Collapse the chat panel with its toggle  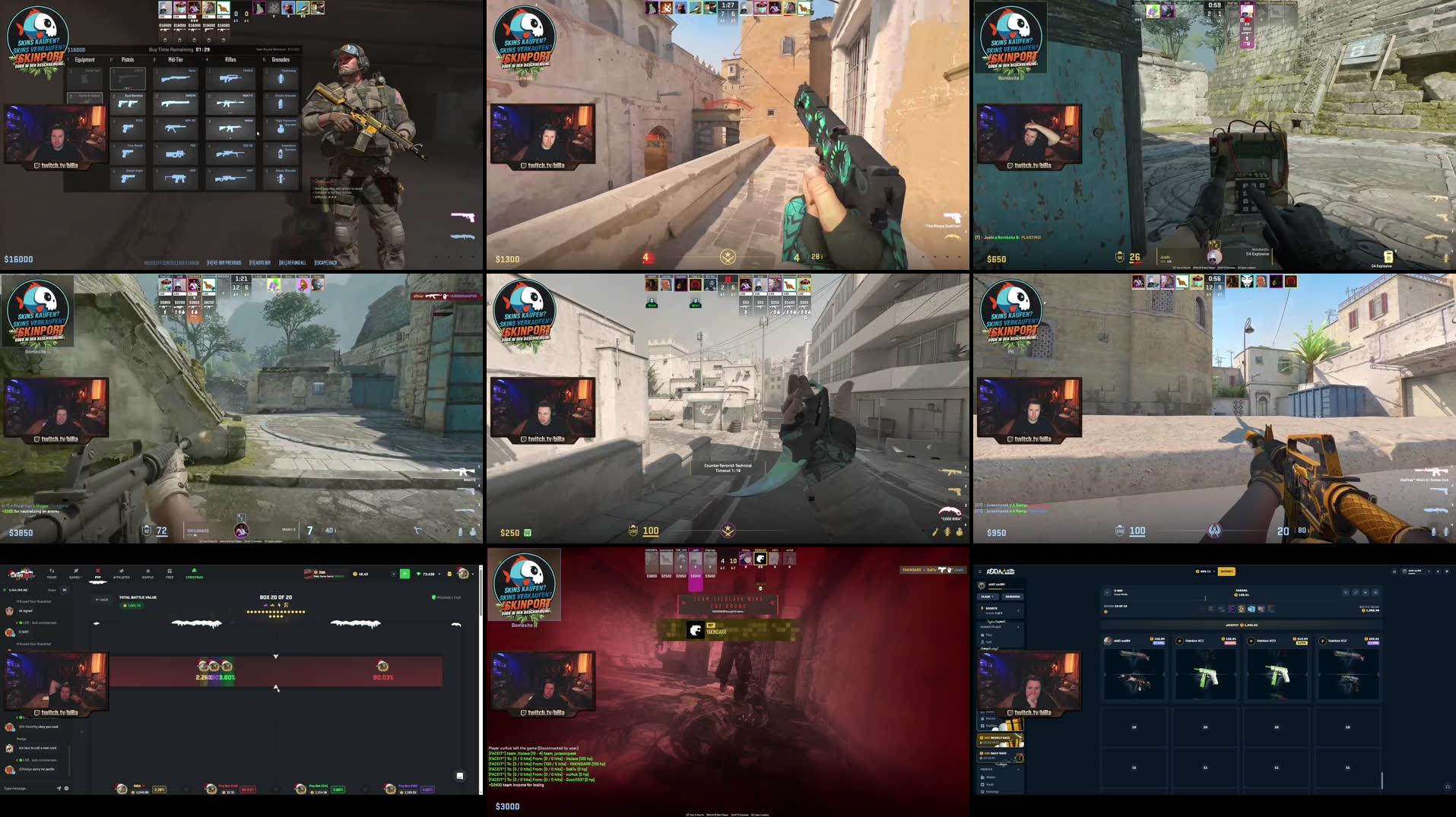point(65,590)
